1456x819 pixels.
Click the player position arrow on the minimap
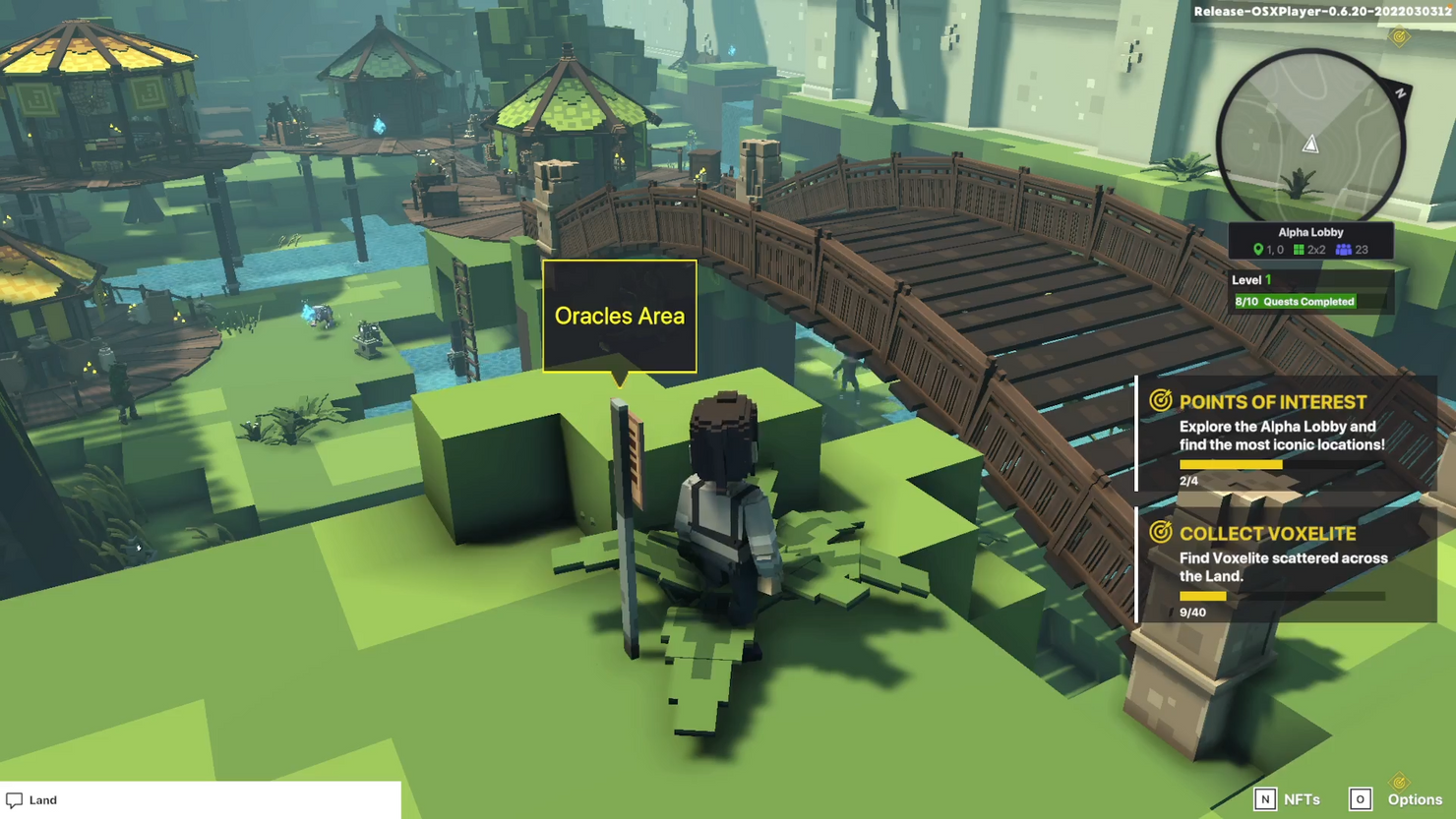1311,144
